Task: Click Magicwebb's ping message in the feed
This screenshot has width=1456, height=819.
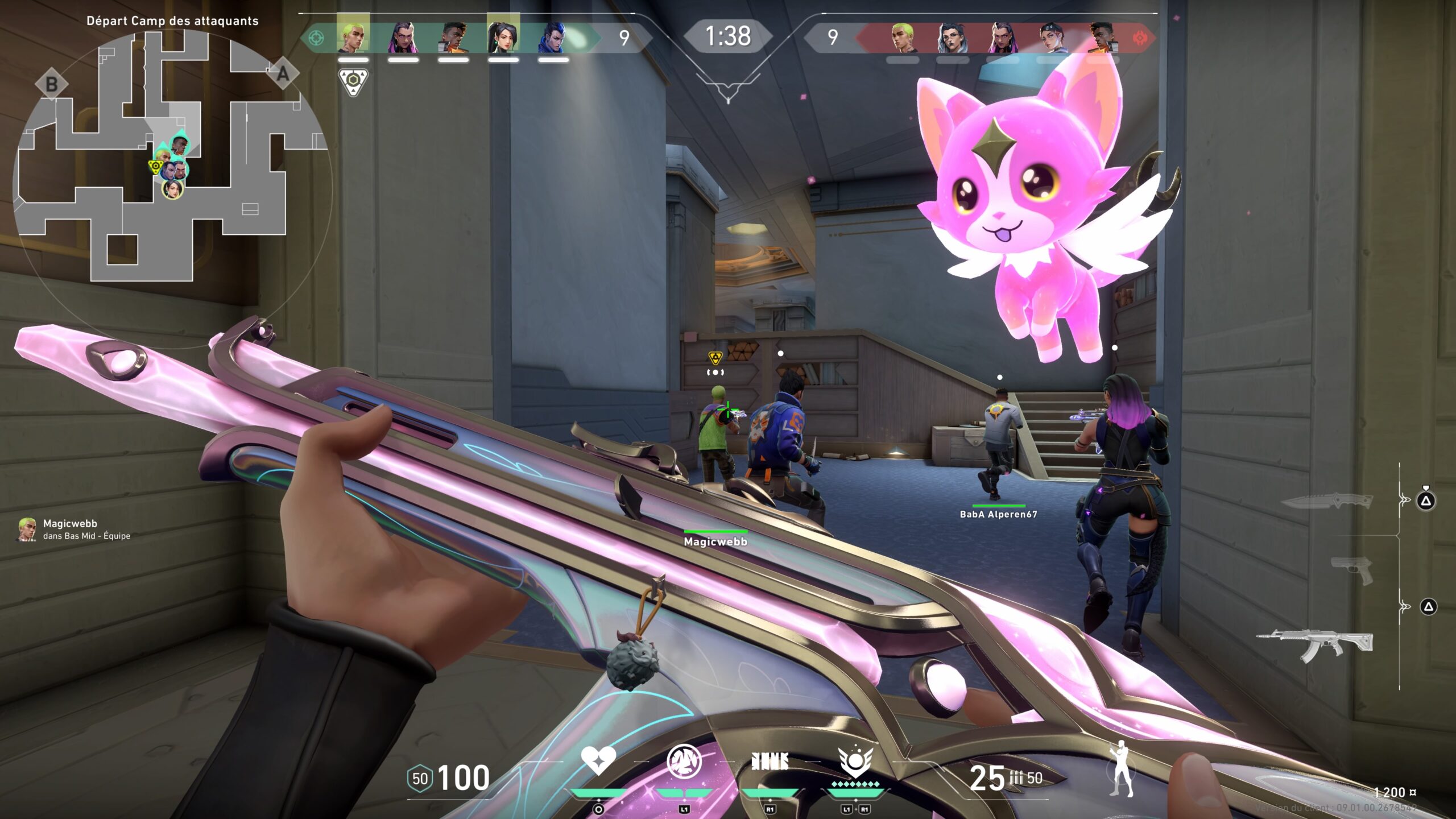Action: click(x=75, y=529)
